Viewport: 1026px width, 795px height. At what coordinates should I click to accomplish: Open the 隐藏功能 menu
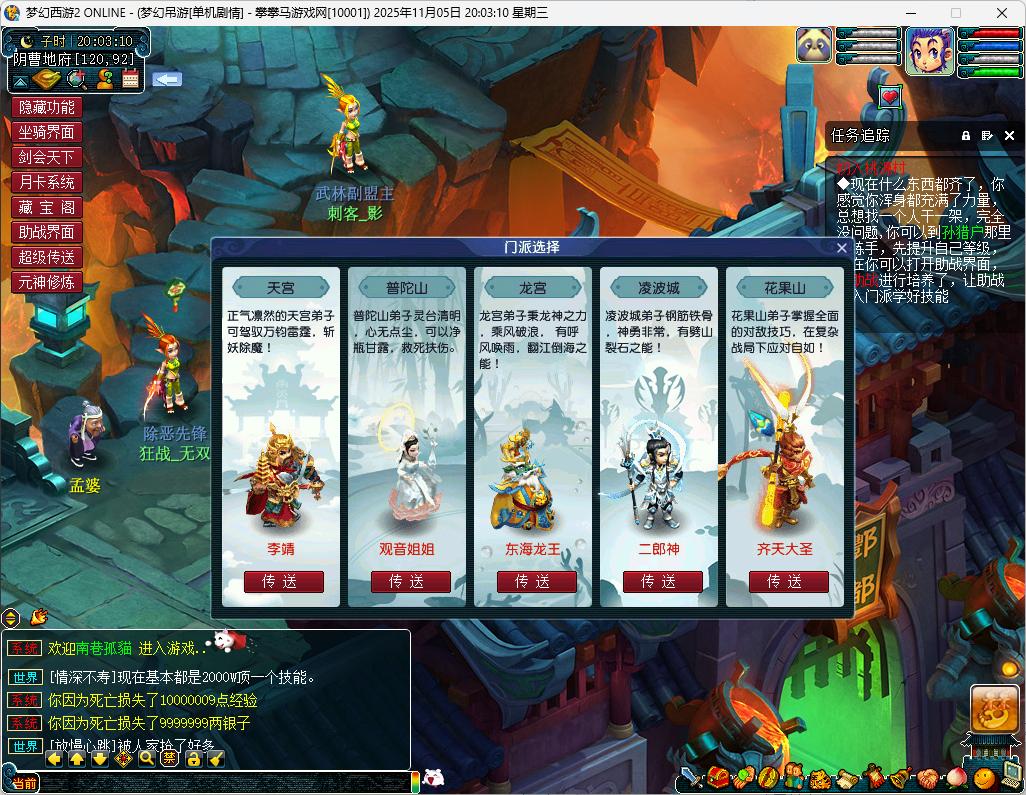pos(46,107)
